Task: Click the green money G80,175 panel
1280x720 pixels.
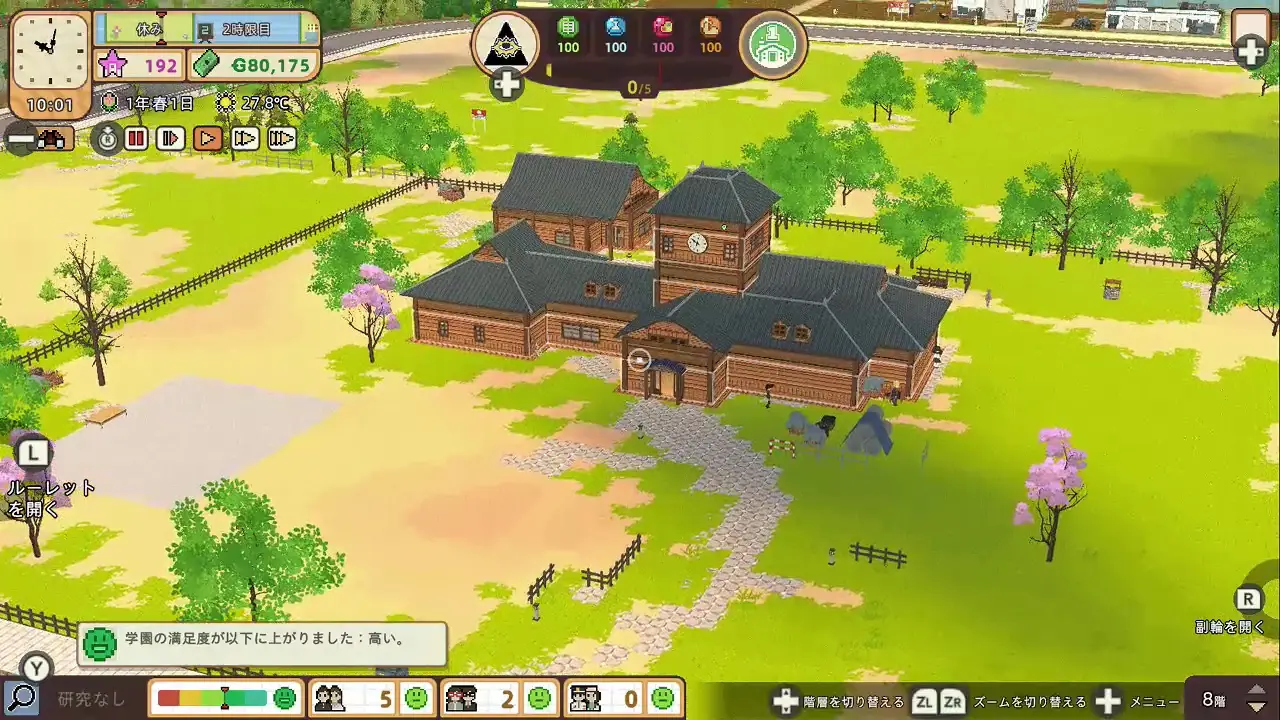Action: [x=254, y=66]
